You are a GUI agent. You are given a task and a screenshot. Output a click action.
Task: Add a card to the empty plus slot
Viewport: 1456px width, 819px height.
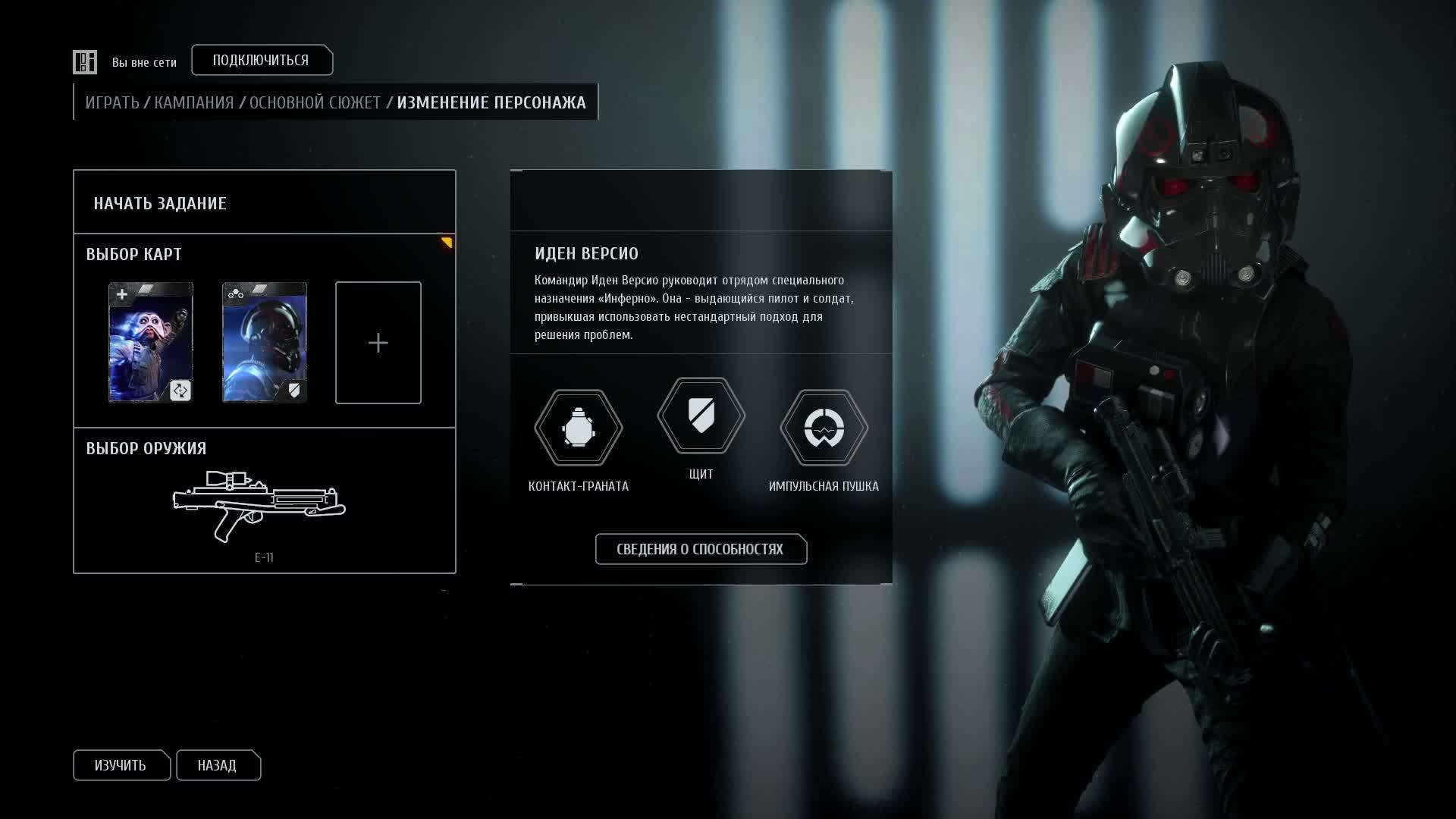(x=378, y=343)
